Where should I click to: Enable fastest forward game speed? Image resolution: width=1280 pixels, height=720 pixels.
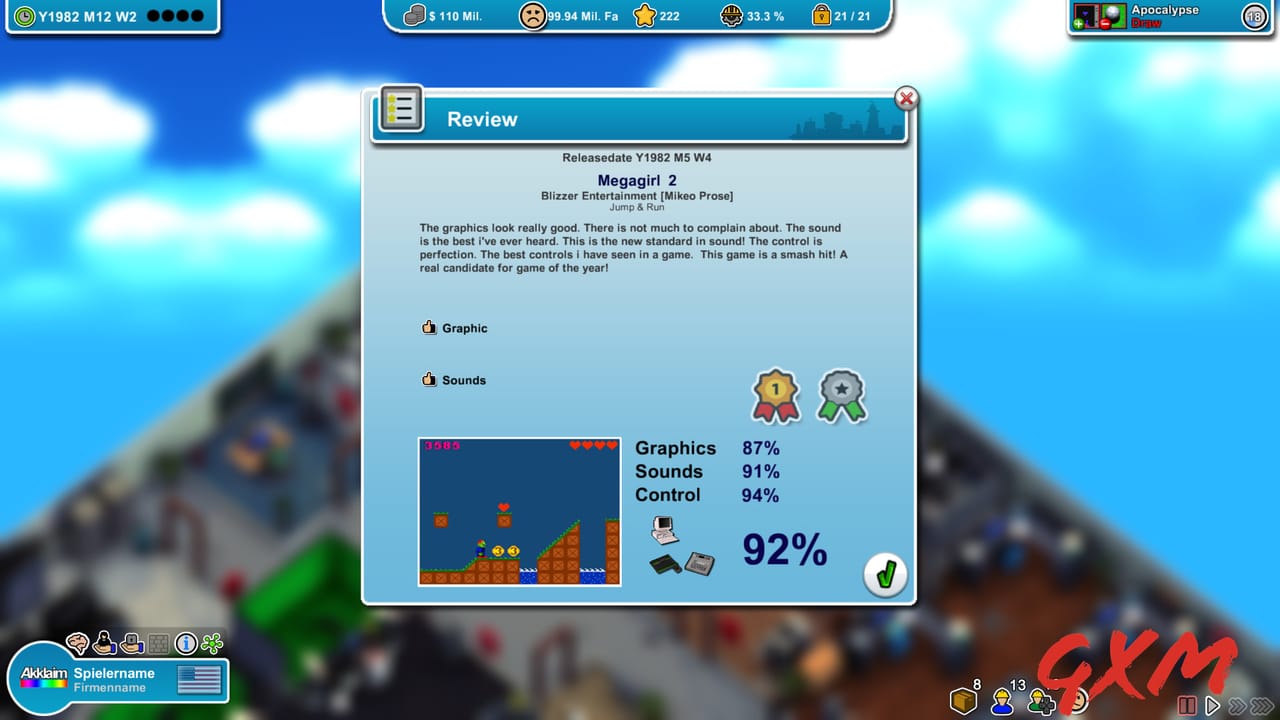point(1263,705)
